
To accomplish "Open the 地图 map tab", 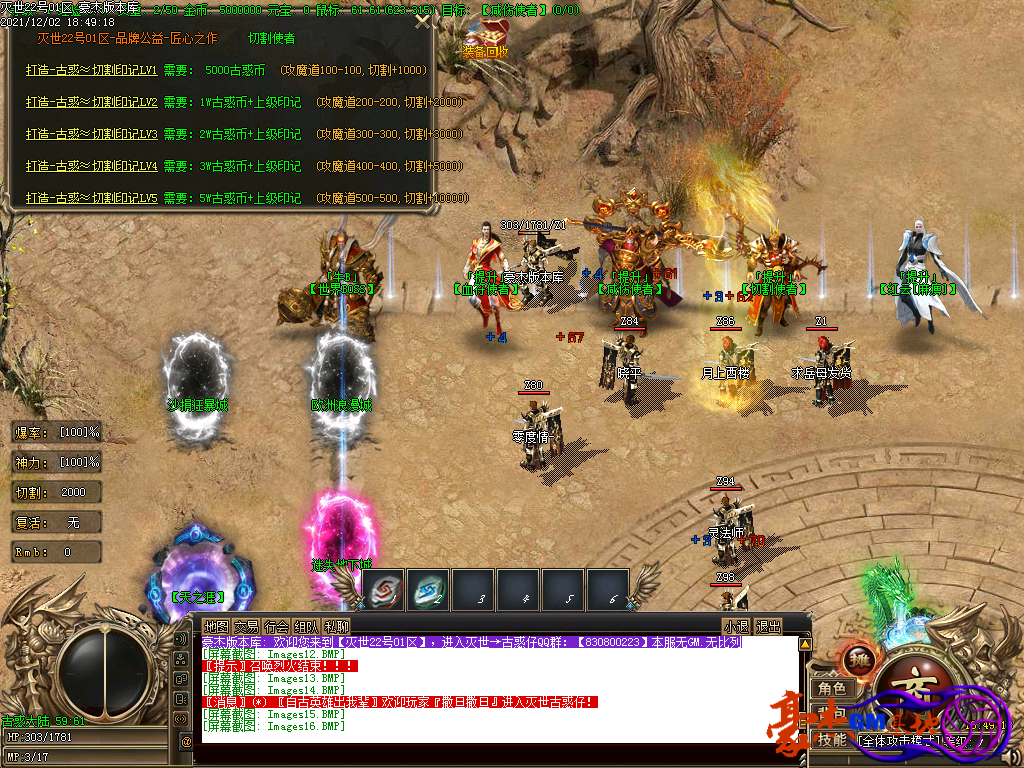I will tap(216, 626).
